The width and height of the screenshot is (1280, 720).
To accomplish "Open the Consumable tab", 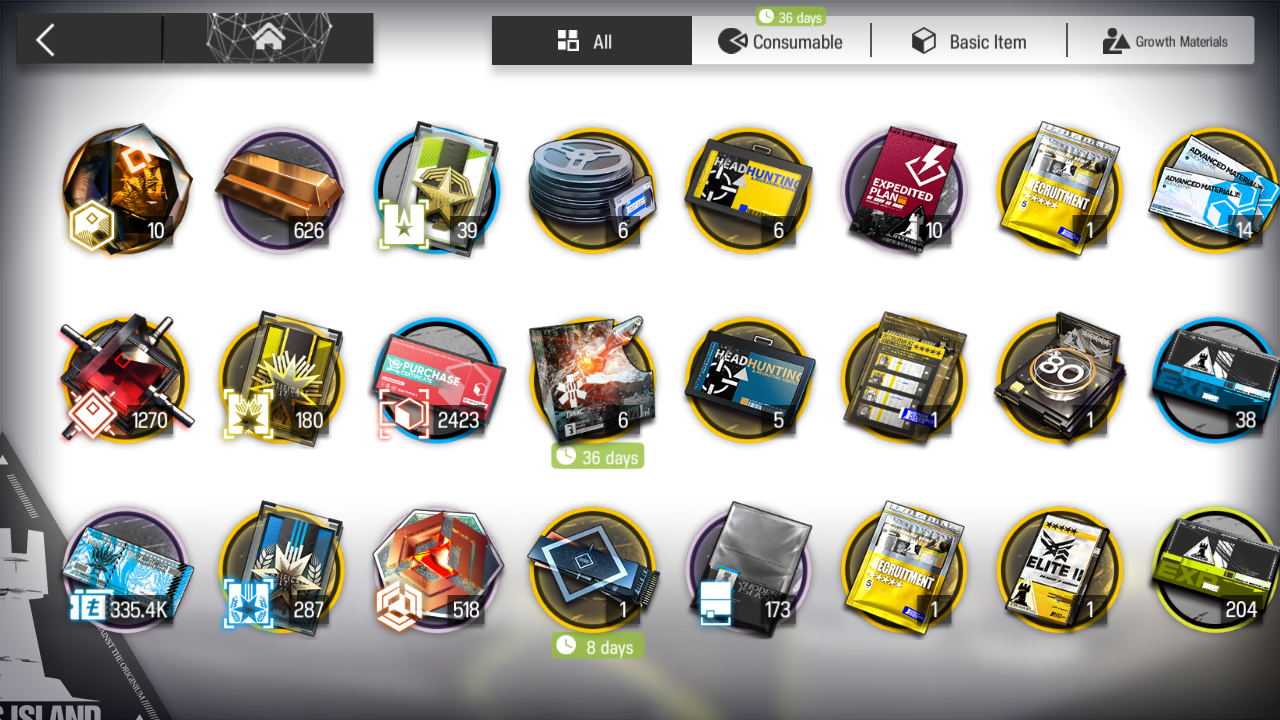I will [x=781, y=41].
